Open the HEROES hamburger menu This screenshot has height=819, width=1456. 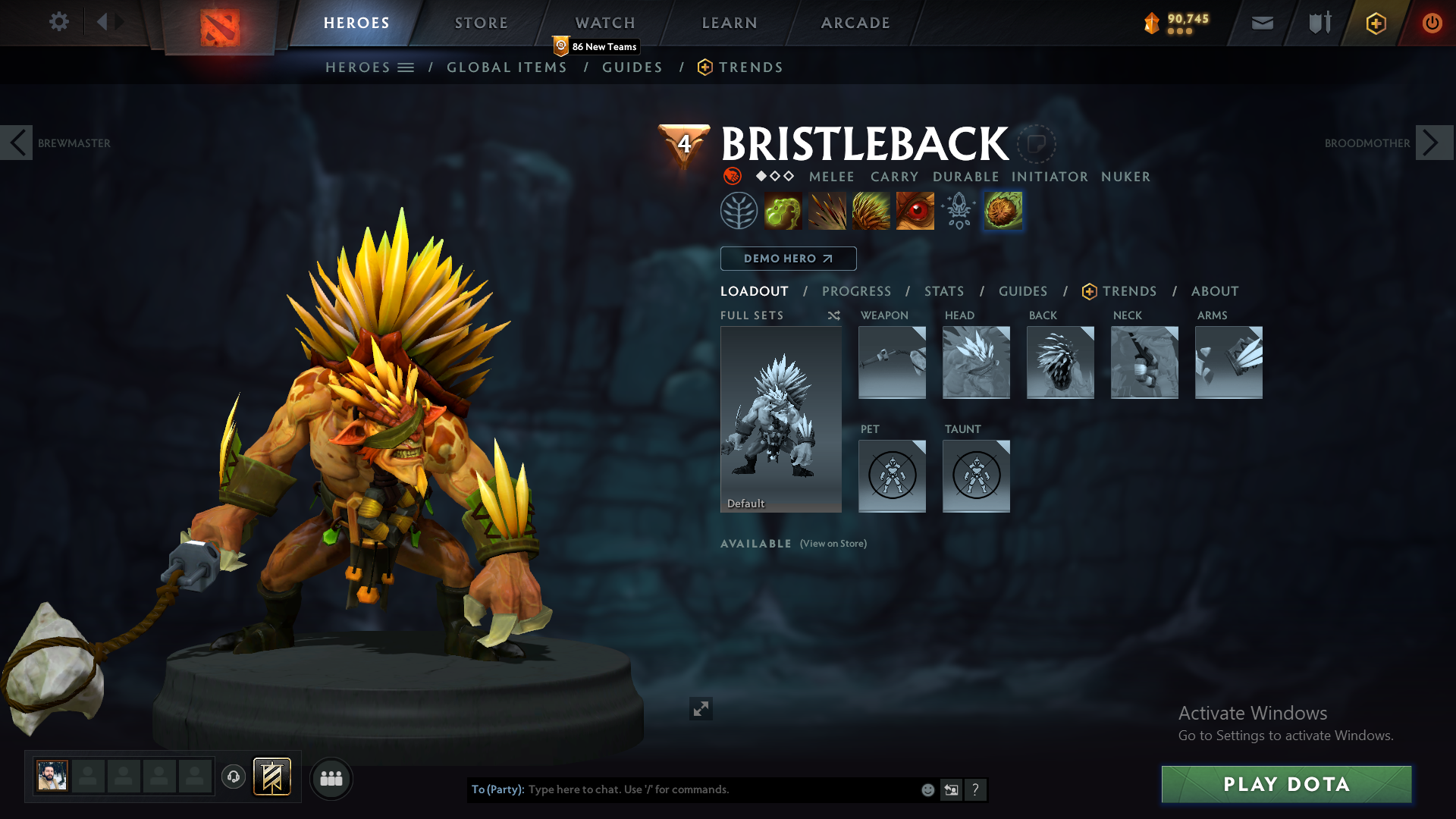pos(407,67)
